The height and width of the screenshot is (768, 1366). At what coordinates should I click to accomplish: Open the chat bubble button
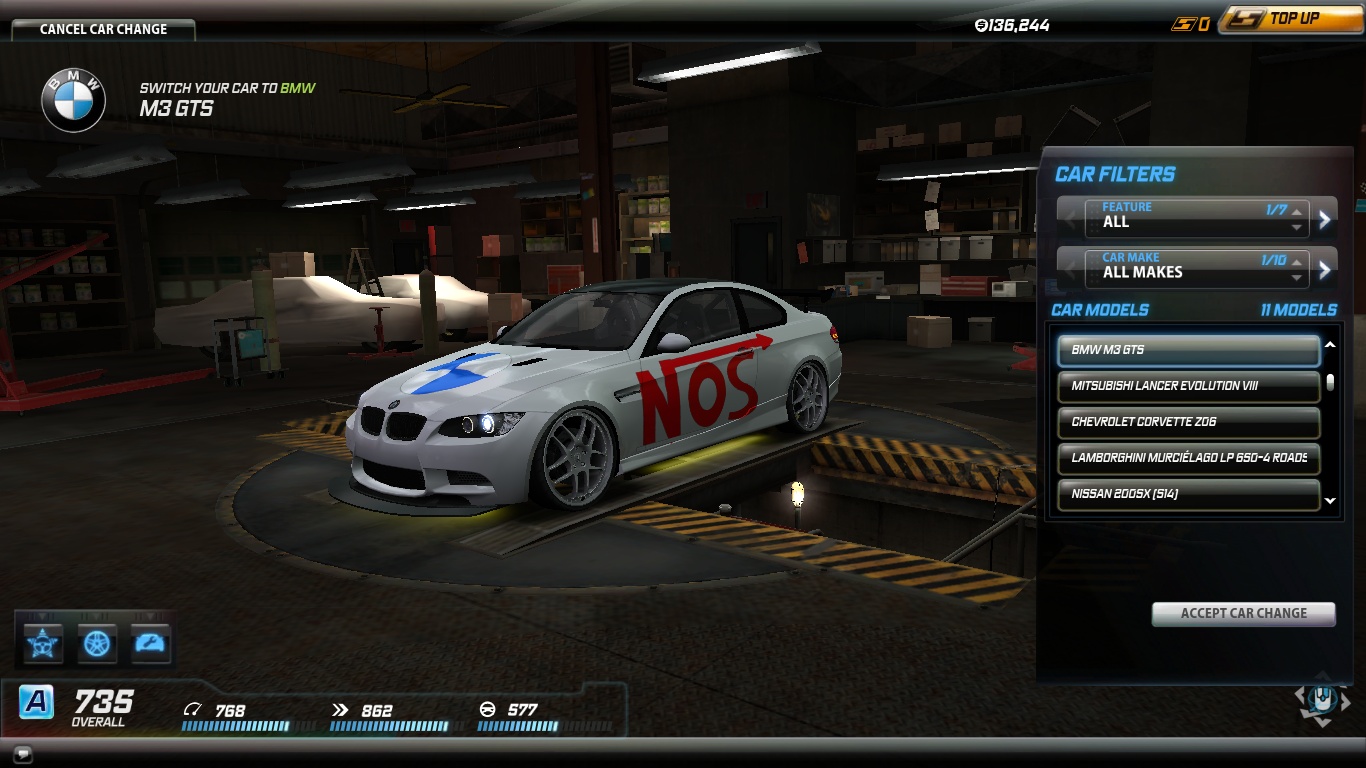(22, 753)
